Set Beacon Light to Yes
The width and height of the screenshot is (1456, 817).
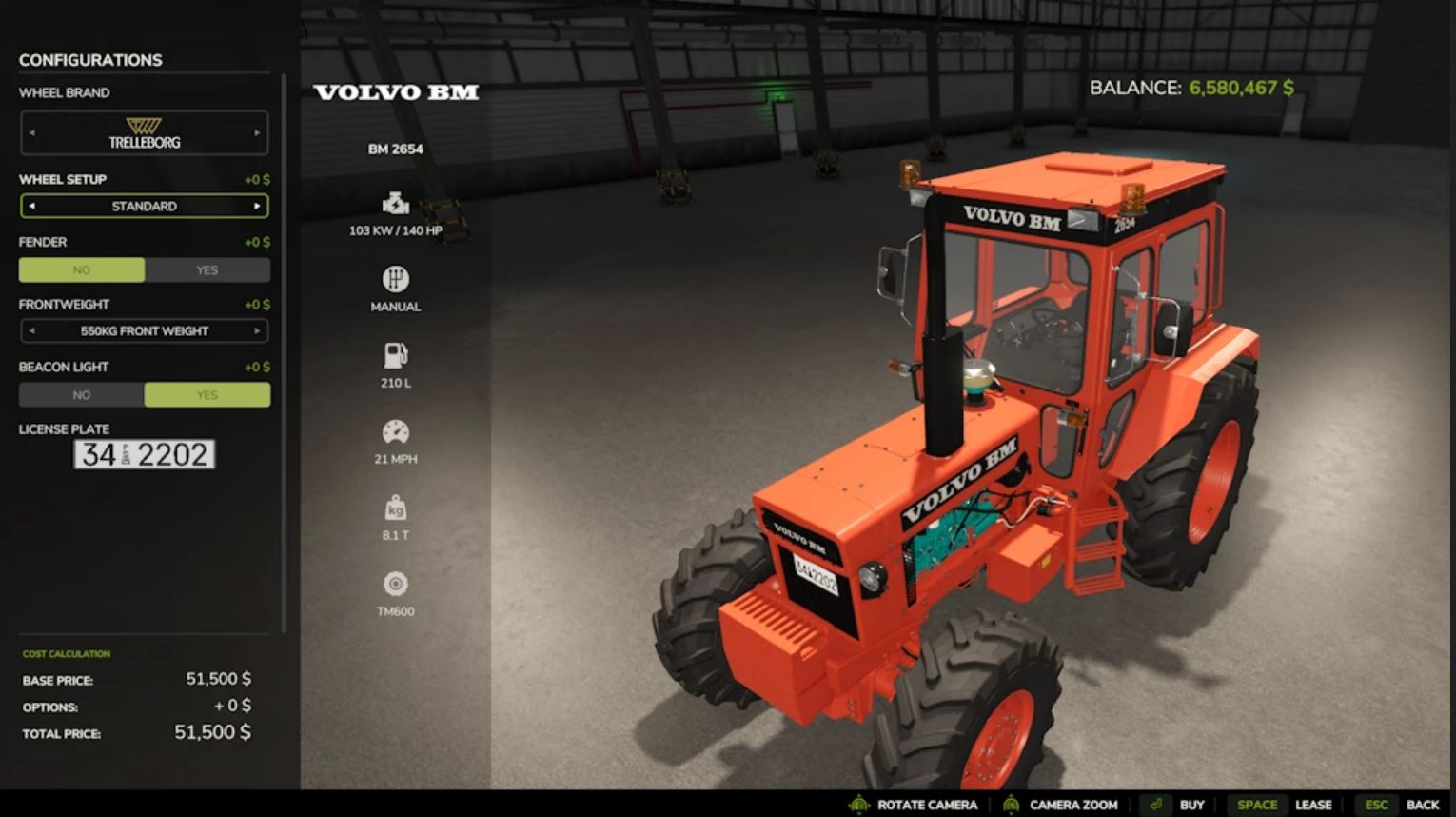click(207, 395)
